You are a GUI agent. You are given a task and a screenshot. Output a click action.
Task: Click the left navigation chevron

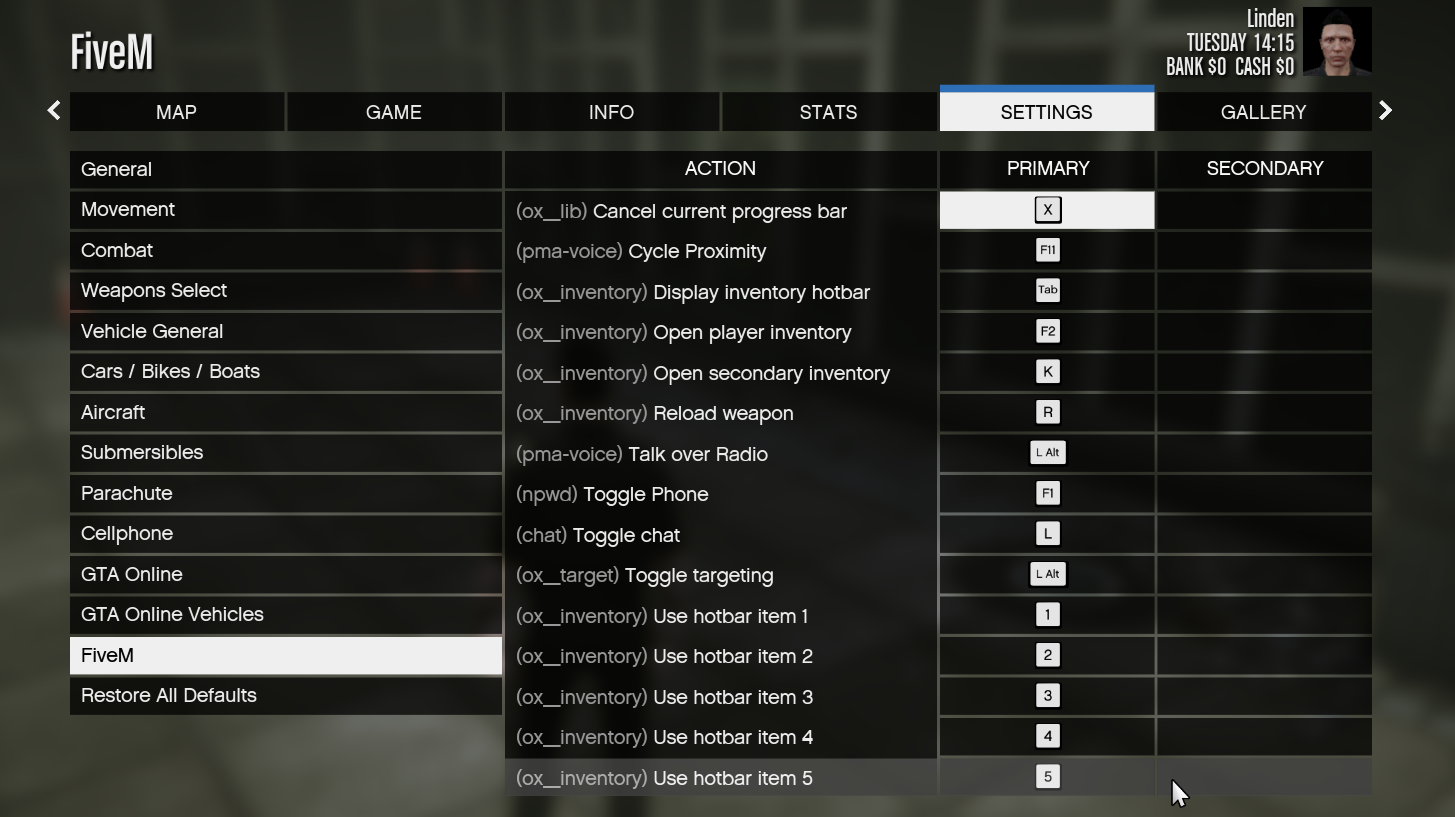pos(52,110)
